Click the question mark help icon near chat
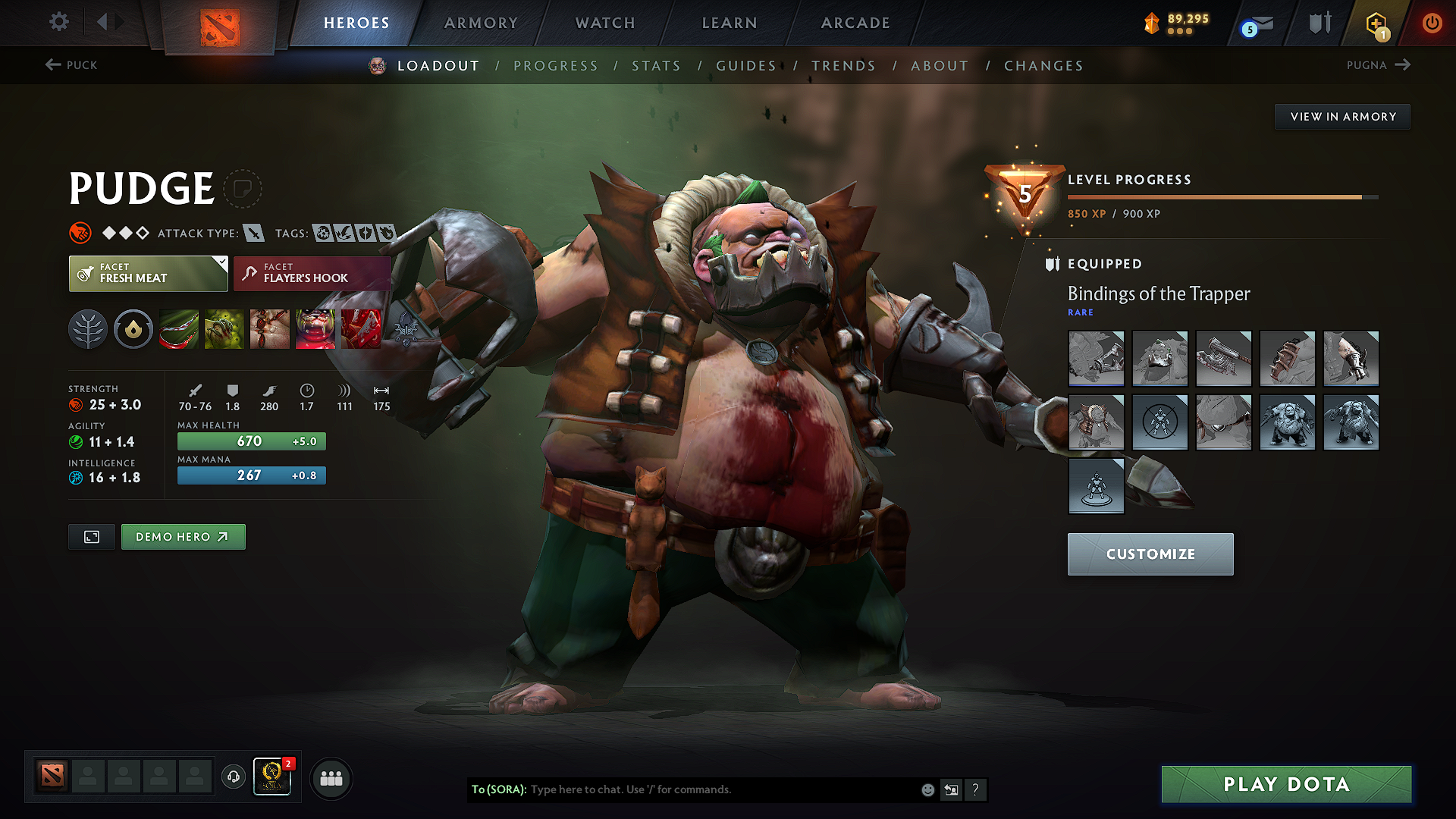1456x819 pixels. (x=976, y=789)
